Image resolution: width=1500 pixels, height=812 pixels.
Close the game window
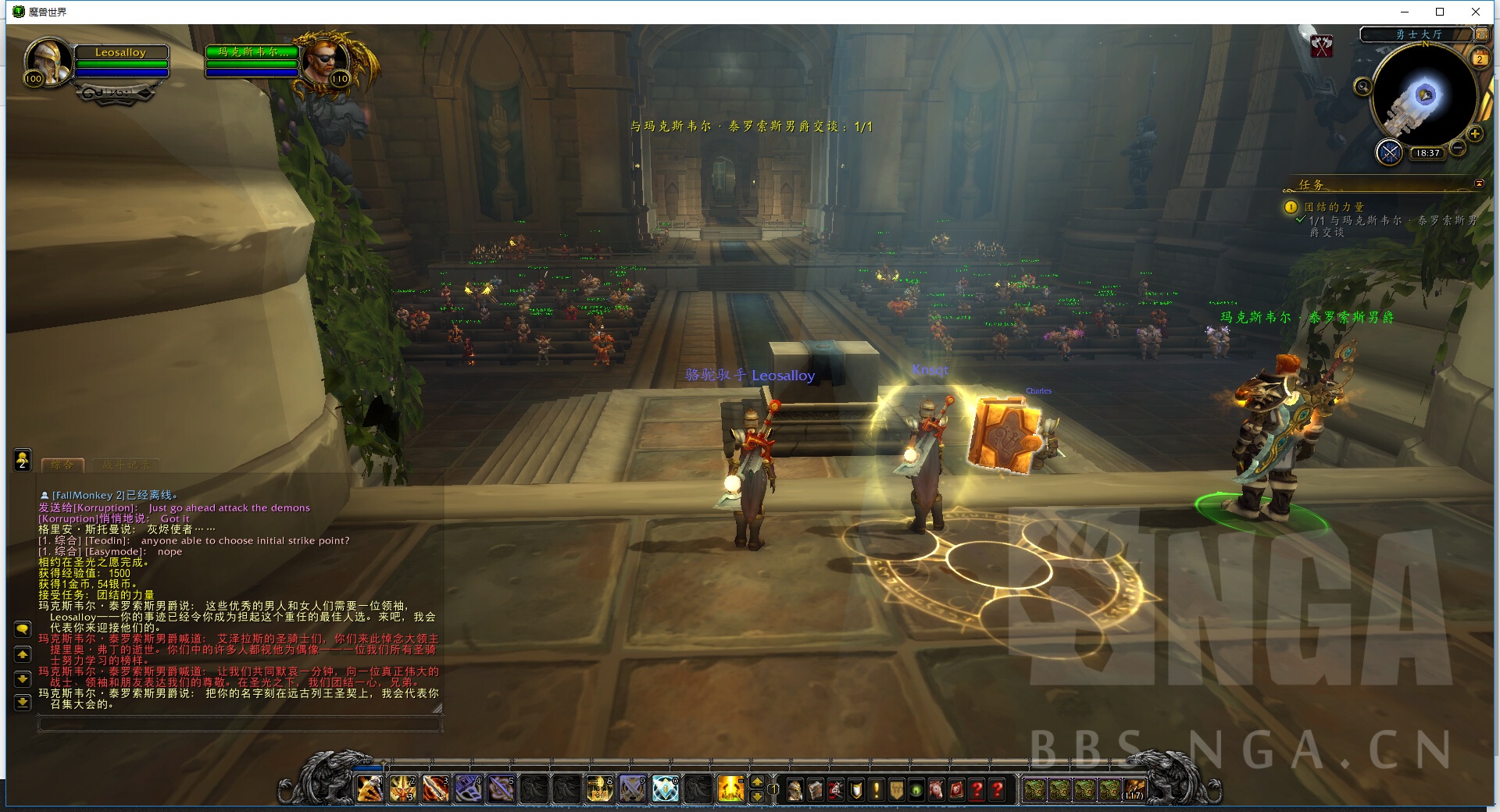tap(1476, 12)
